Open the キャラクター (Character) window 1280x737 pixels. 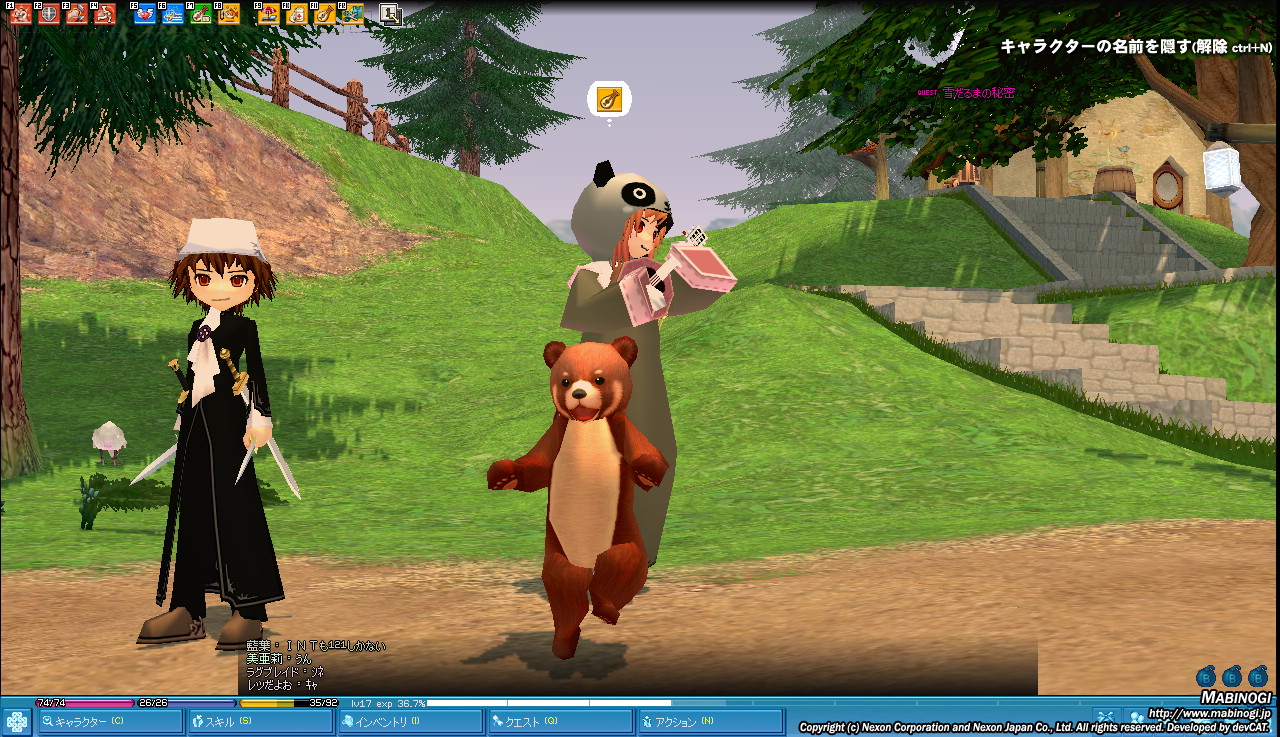(110, 721)
